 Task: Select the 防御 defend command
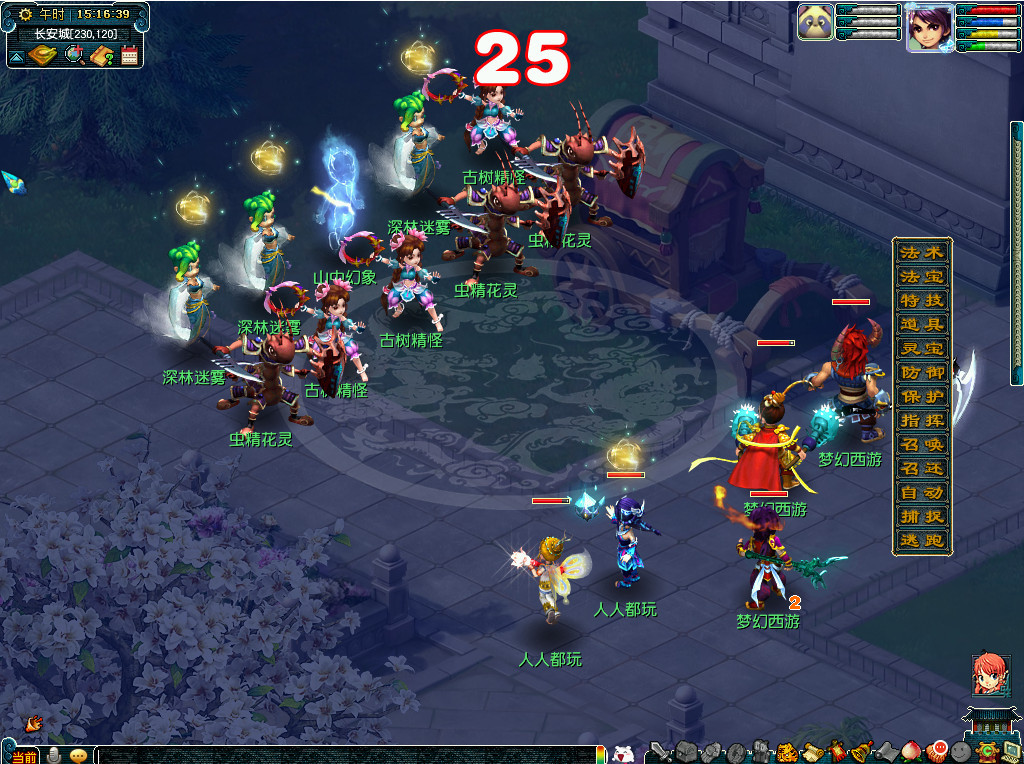tap(922, 372)
